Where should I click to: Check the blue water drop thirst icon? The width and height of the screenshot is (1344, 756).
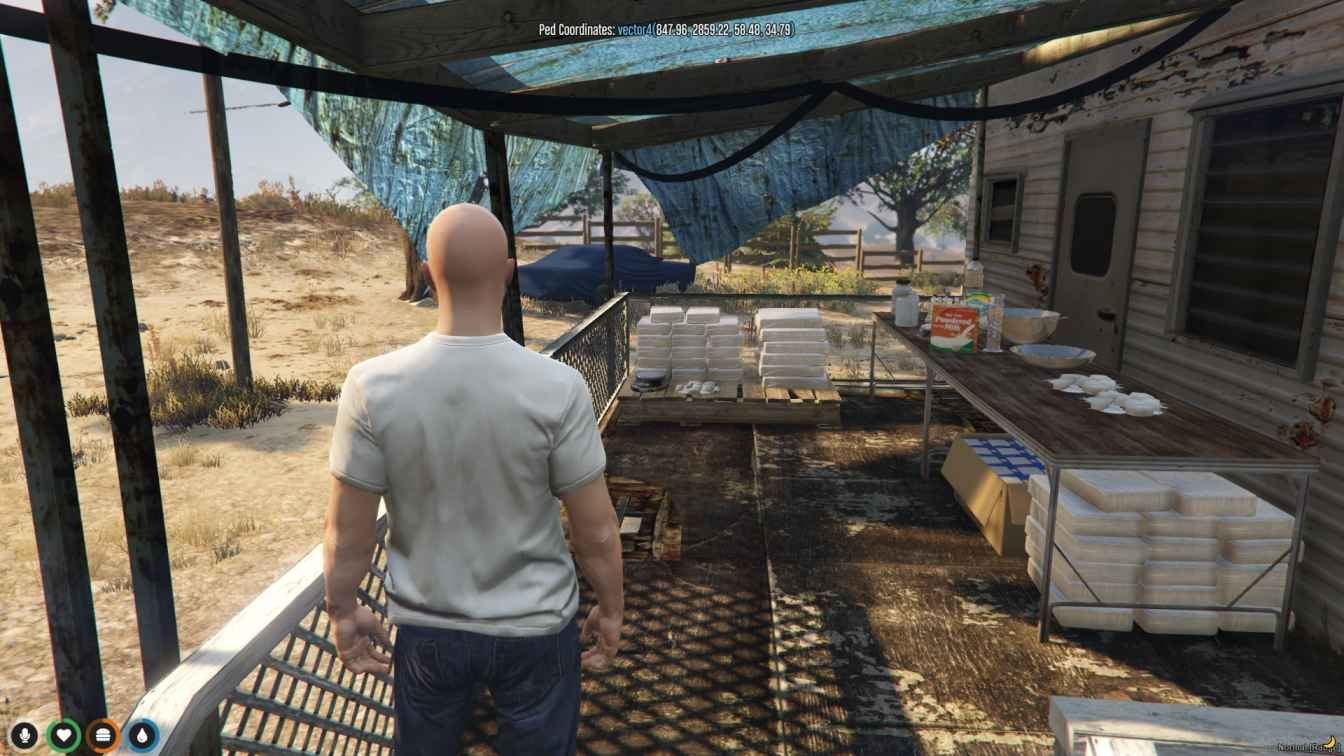pyautogui.click(x=143, y=736)
